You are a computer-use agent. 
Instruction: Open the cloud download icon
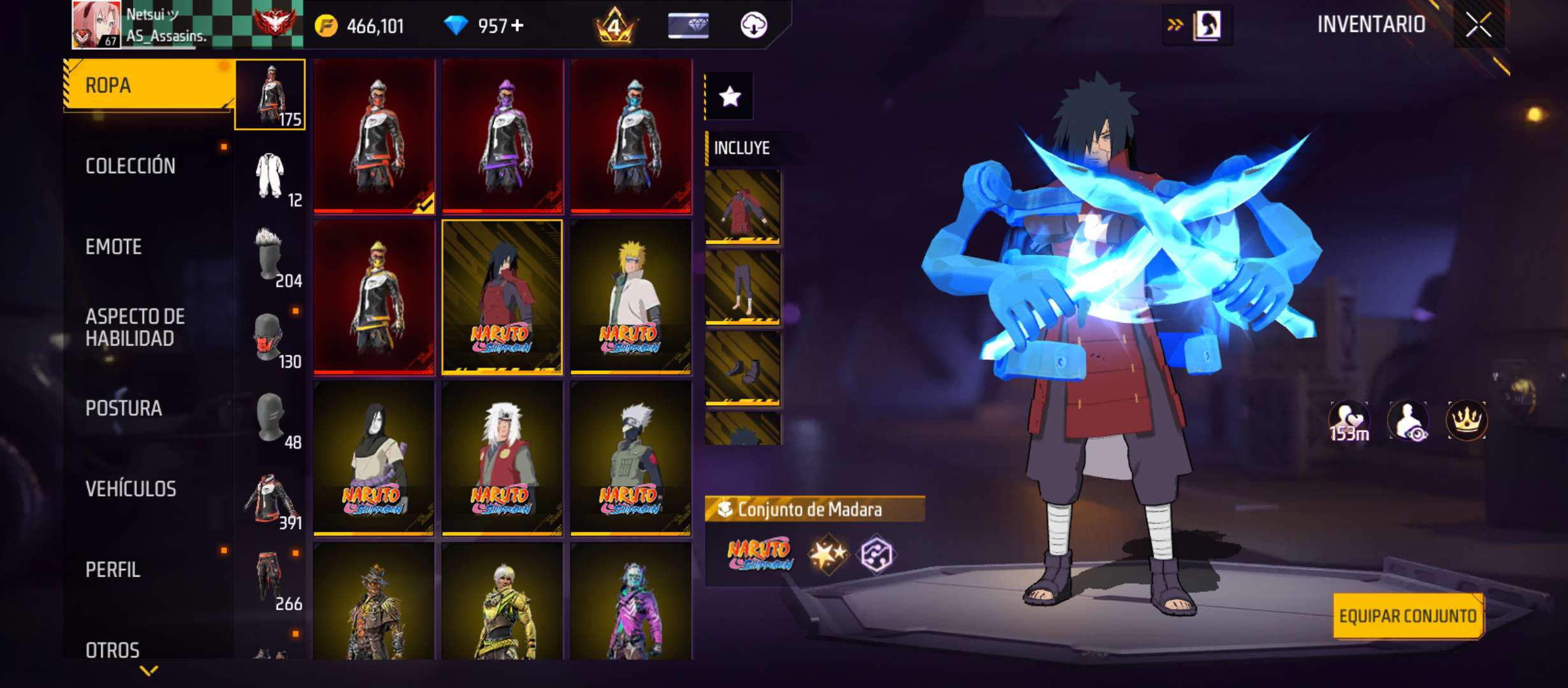click(x=753, y=25)
